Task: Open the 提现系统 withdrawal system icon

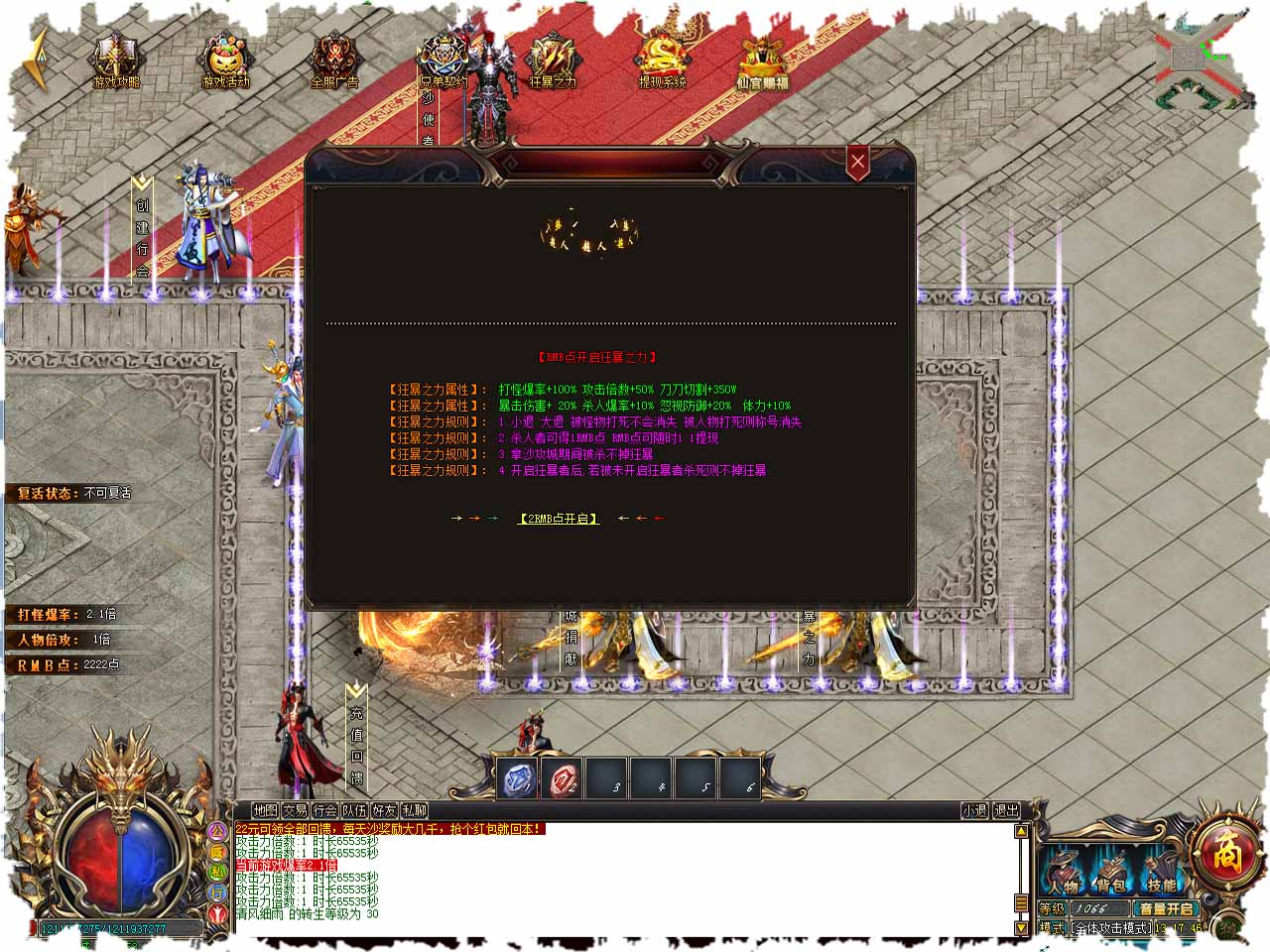Action: (x=662, y=63)
